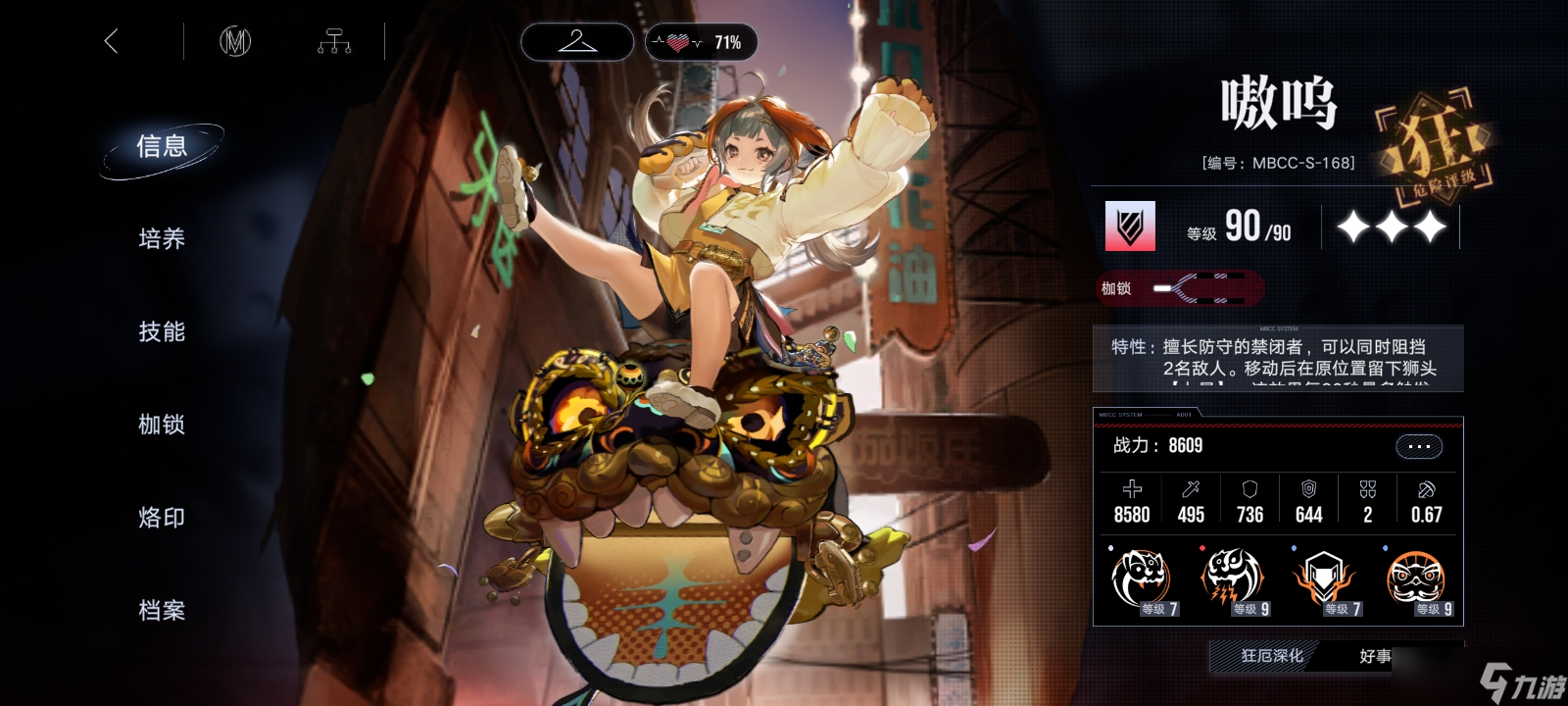
Task: Choose the flaming shield skill icon
Action: [x=1322, y=580]
